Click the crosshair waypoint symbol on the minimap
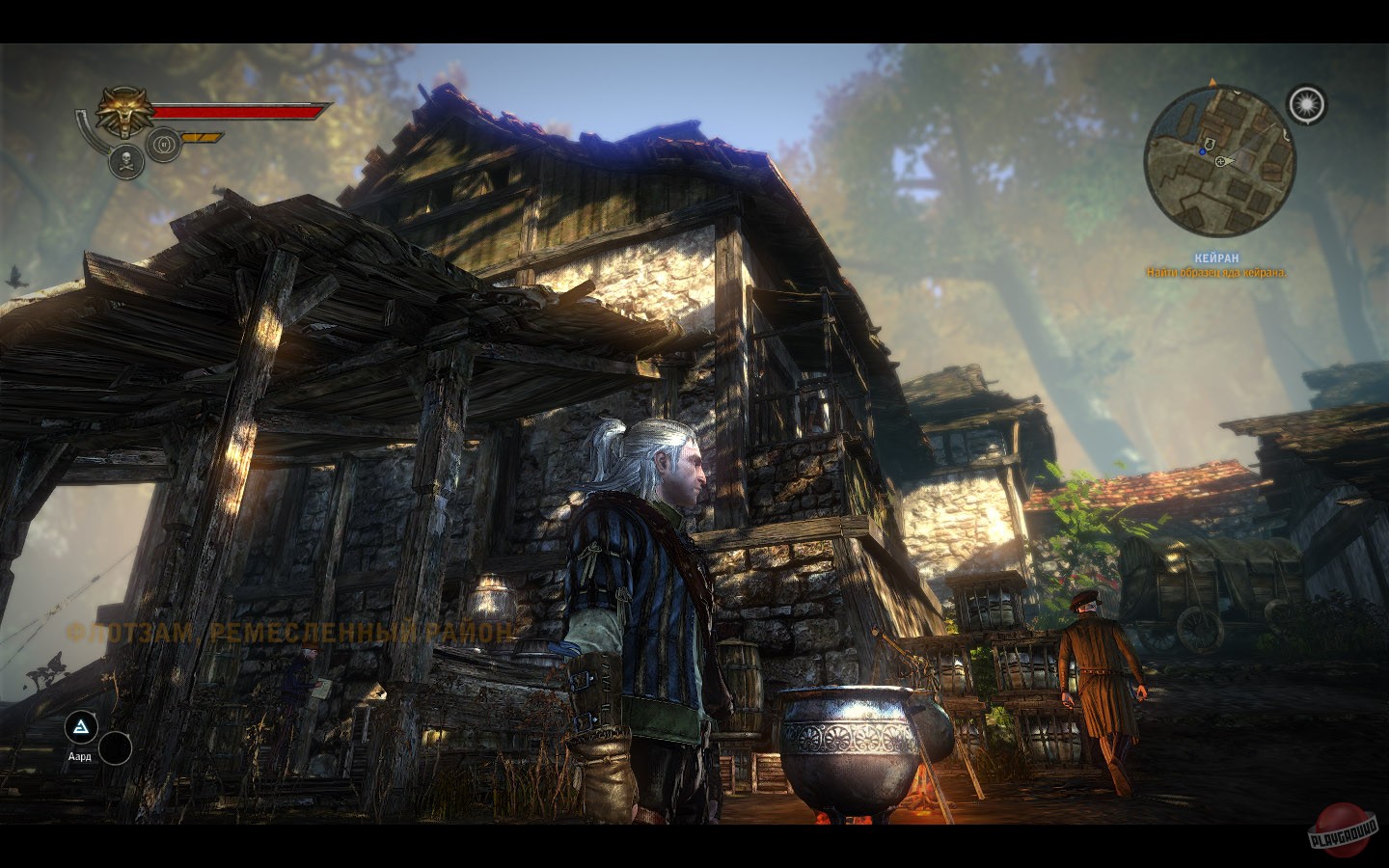This screenshot has height=868, width=1389. 1220,162
